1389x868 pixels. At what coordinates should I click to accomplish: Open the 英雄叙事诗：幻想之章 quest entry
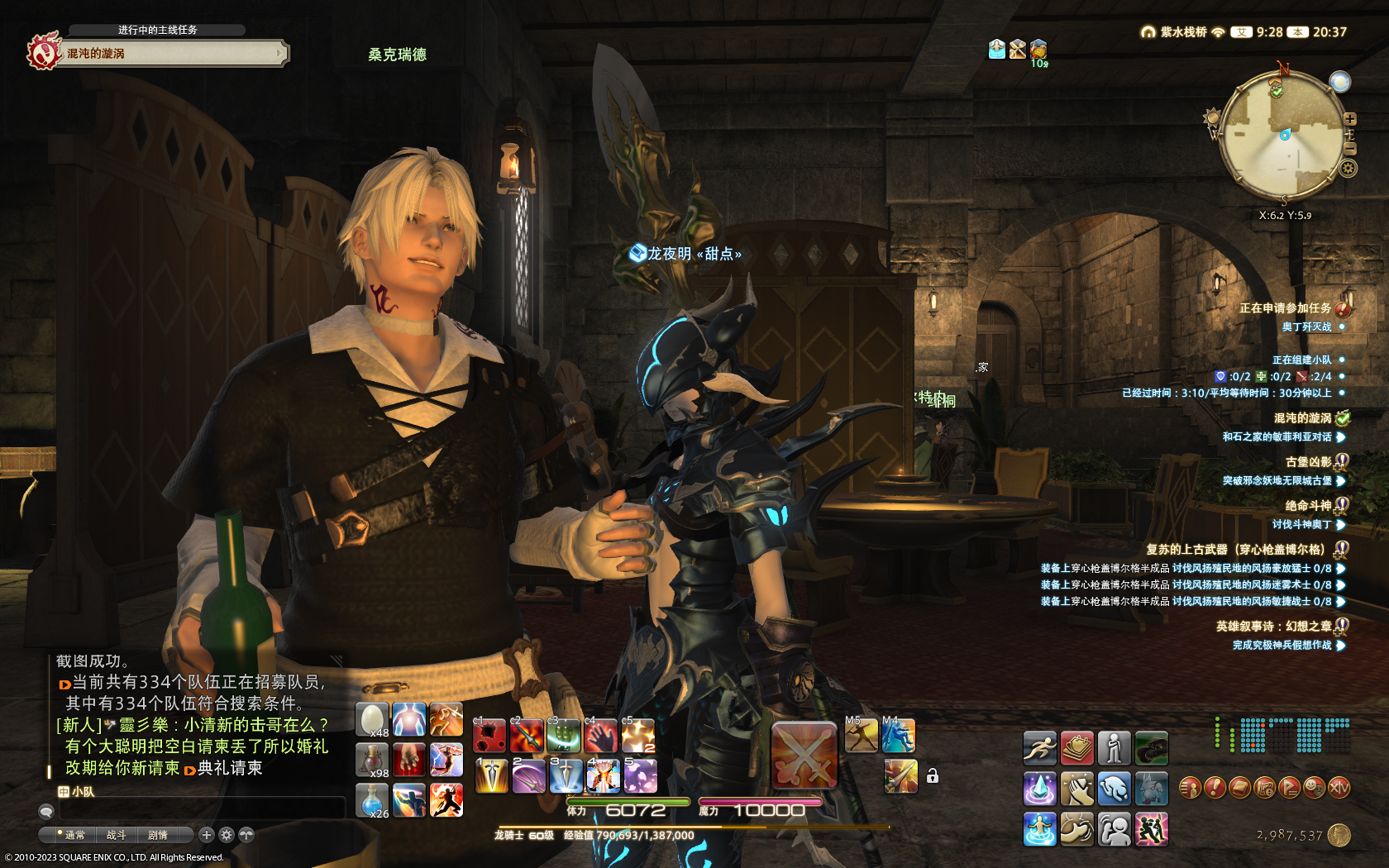point(1273,627)
